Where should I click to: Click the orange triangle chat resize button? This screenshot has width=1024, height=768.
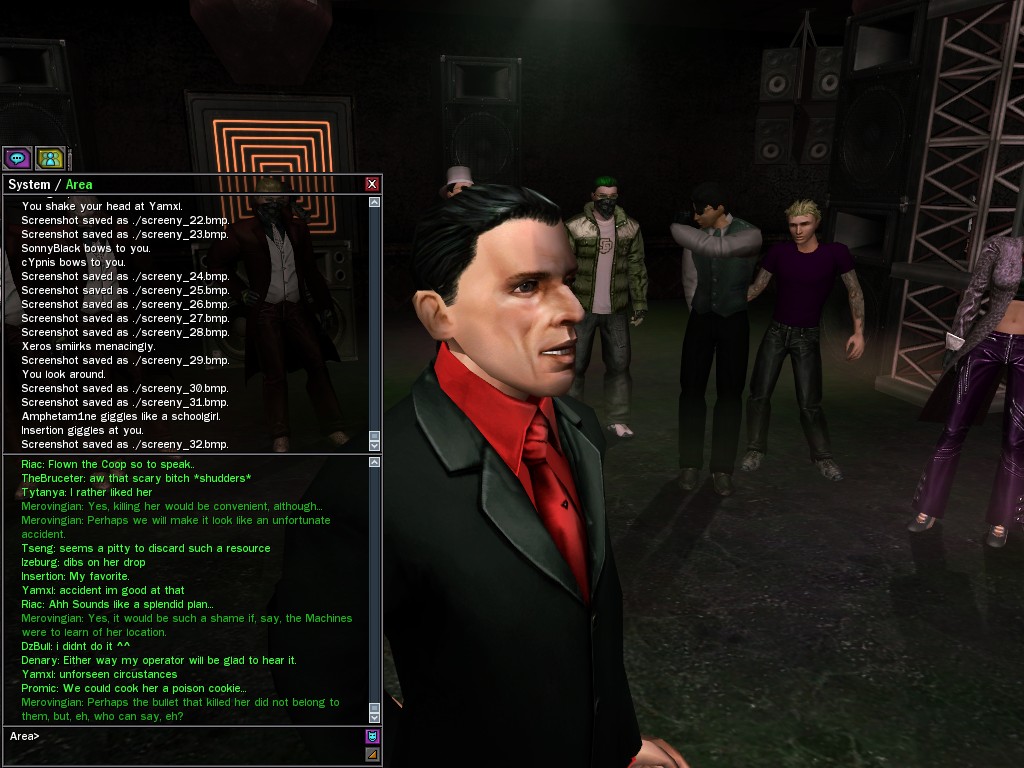[x=373, y=754]
